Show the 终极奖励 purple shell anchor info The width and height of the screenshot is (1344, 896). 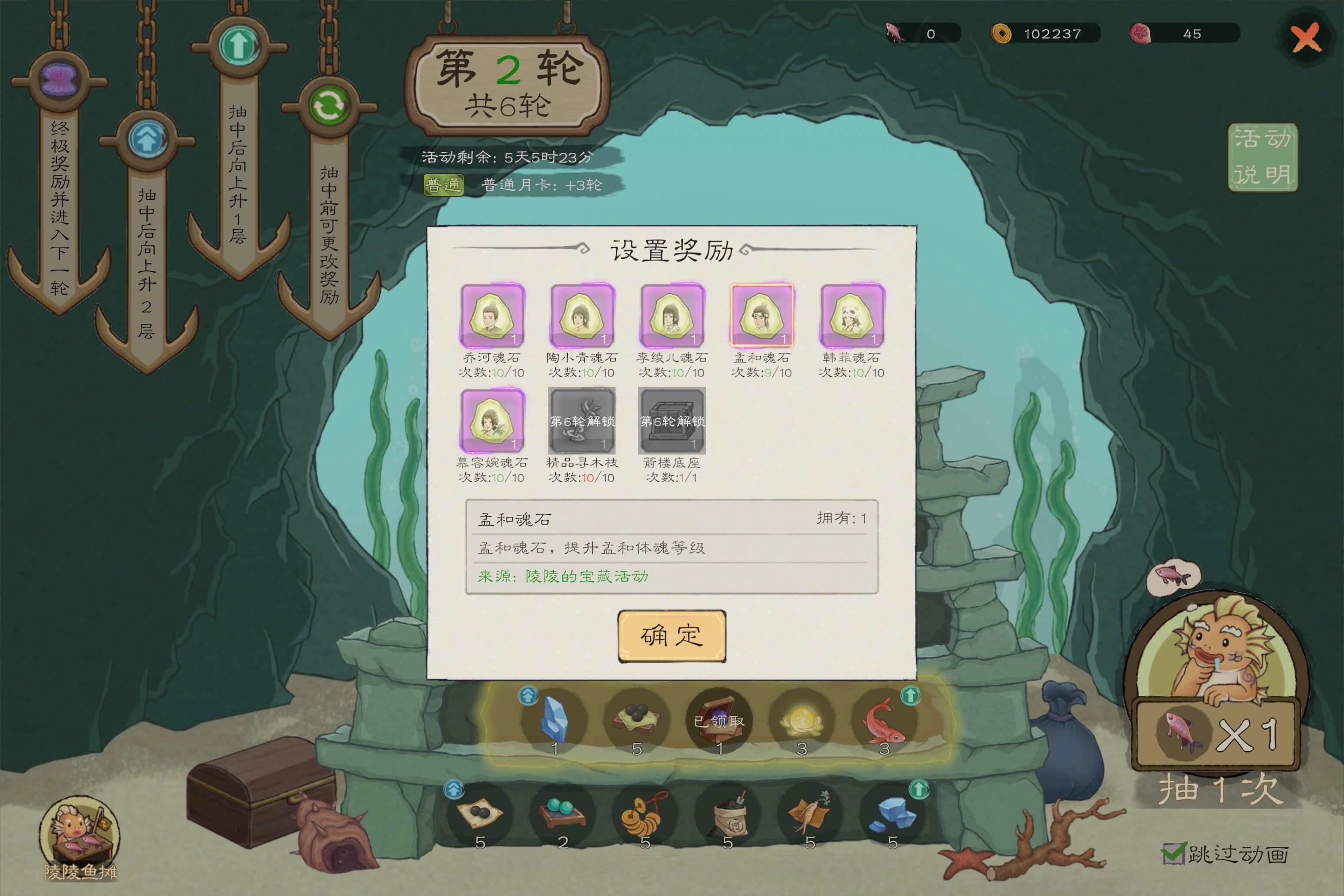point(59,80)
